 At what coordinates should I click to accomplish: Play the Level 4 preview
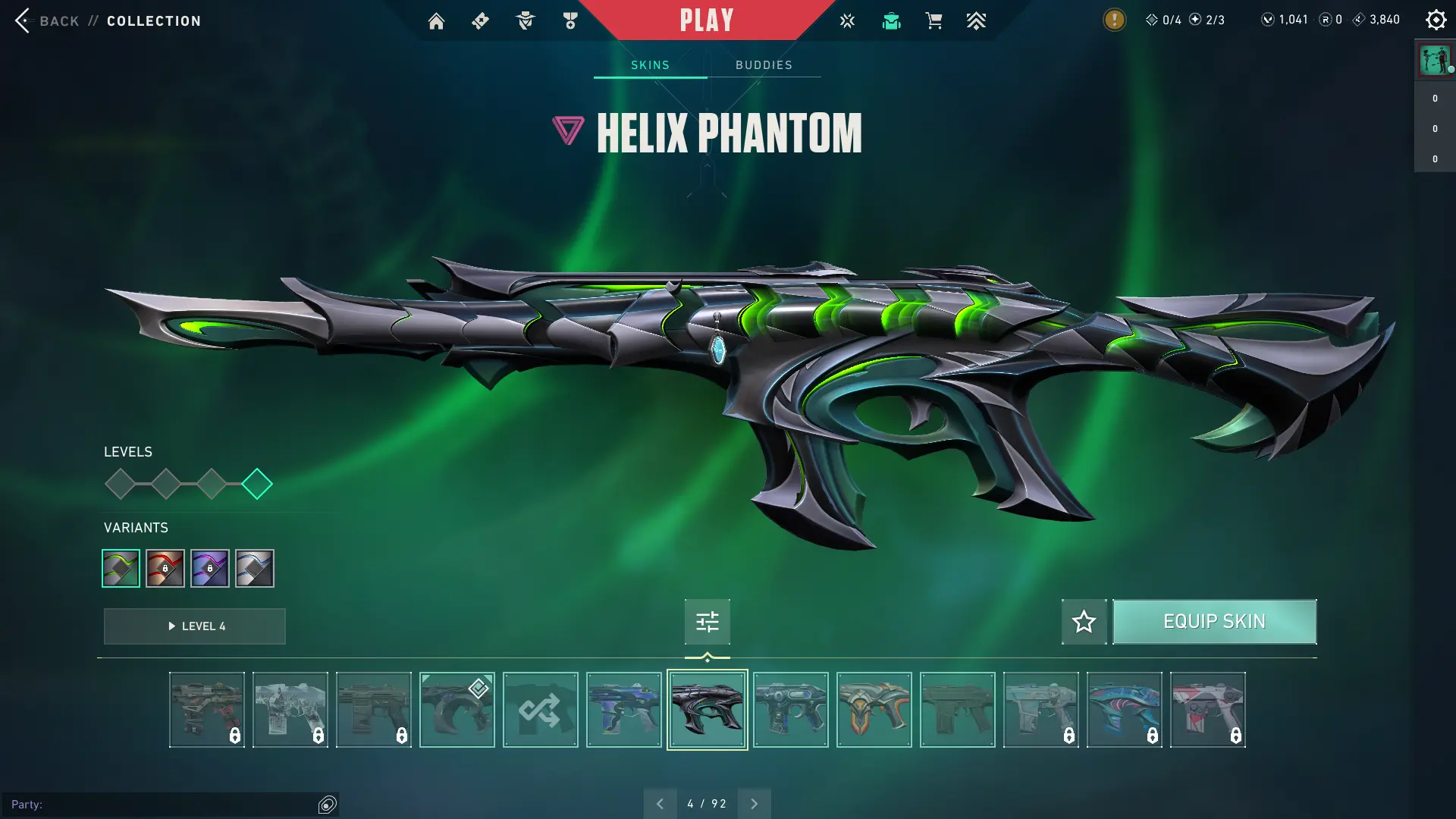(x=195, y=626)
